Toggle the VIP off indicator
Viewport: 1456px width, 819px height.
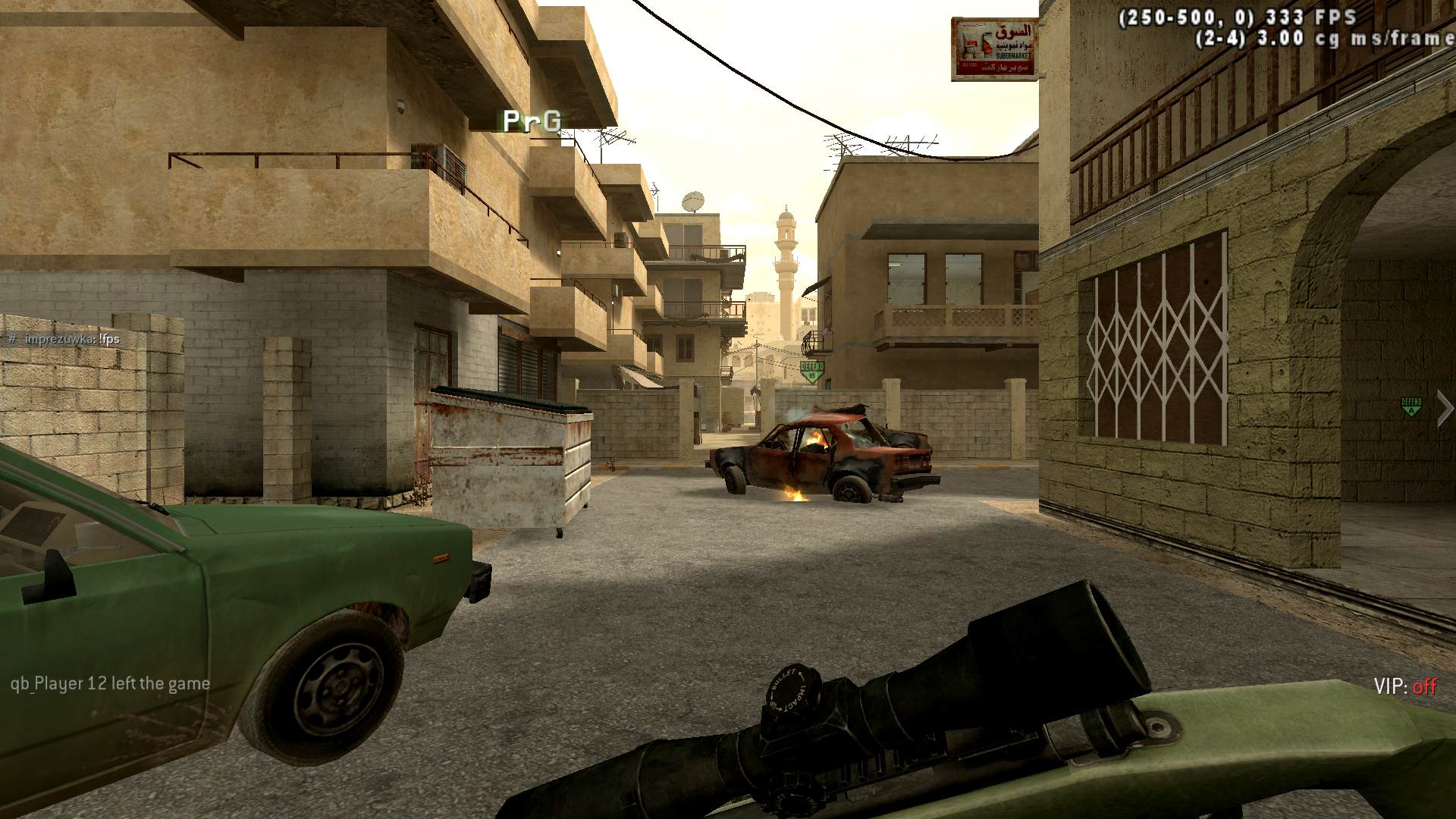point(1404,686)
